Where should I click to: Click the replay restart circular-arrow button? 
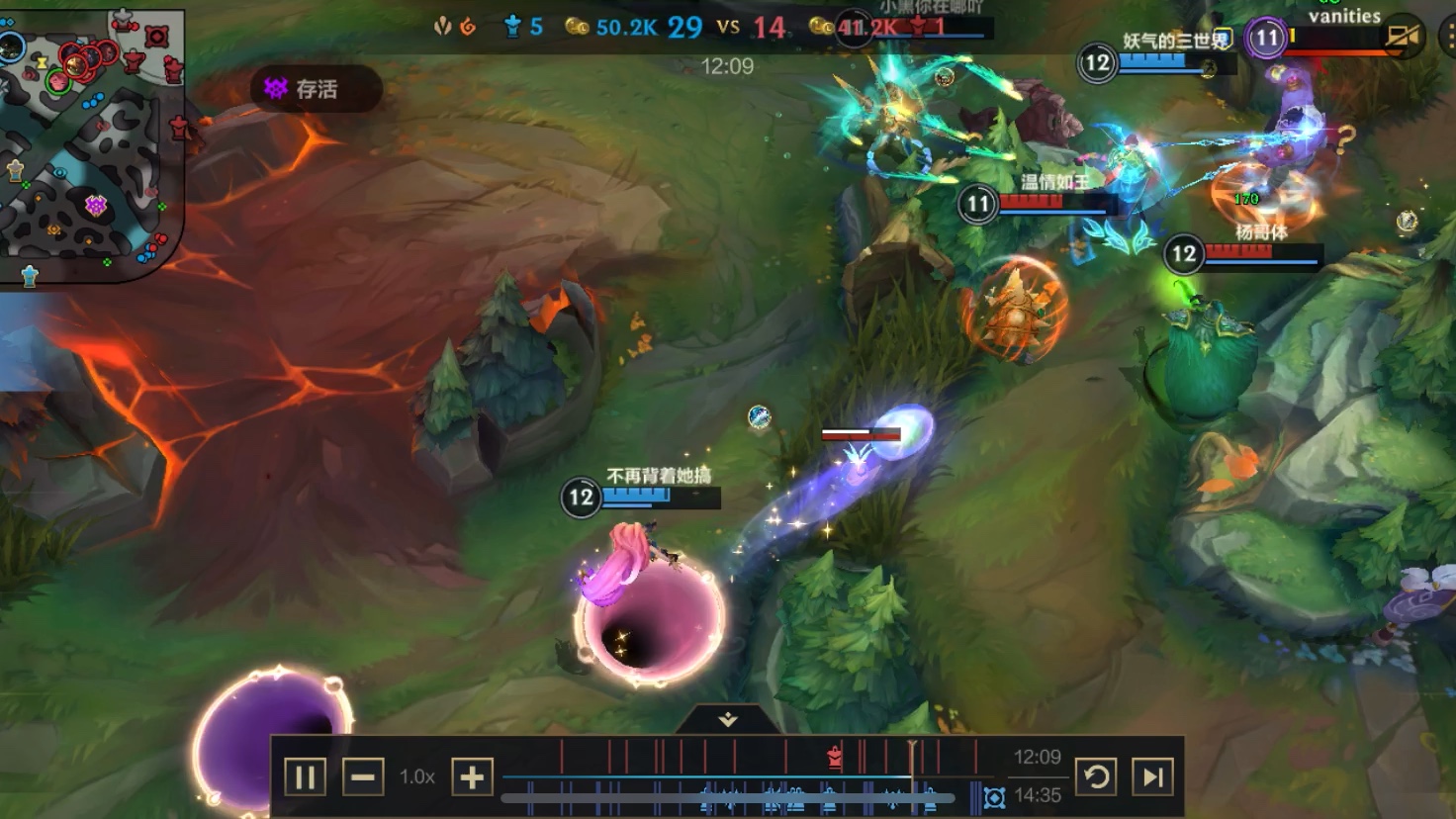pos(1096,776)
